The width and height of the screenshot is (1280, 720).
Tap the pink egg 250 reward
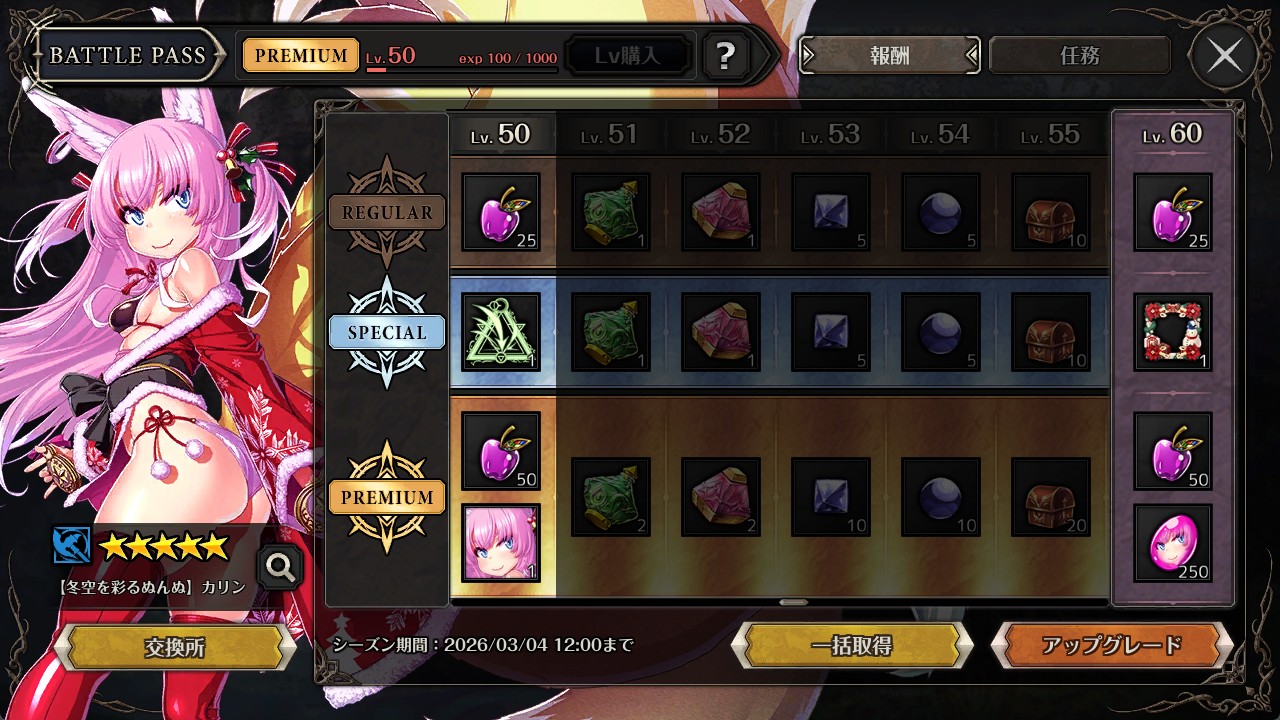[1173, 543]
